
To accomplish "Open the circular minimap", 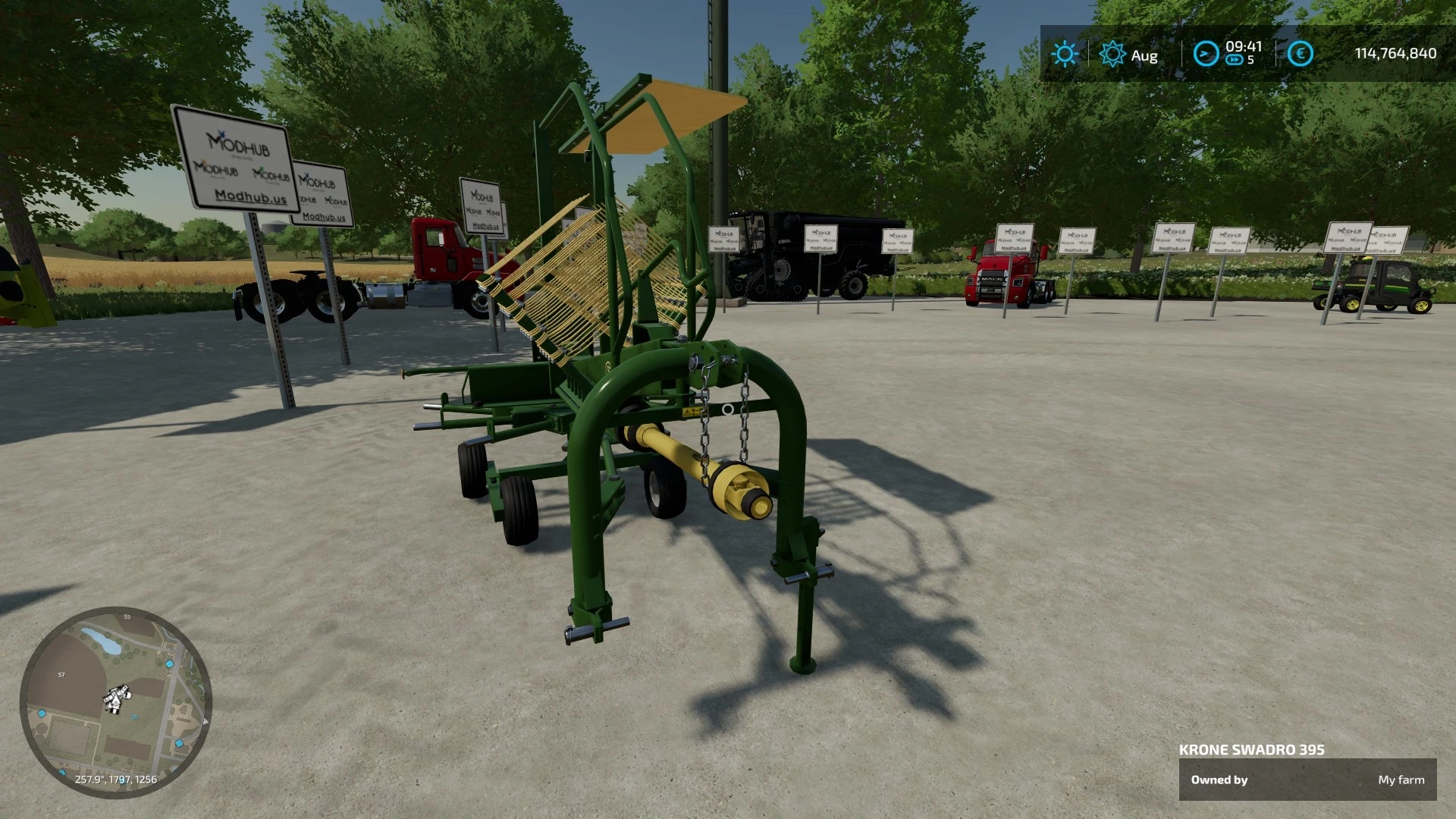I will (115, 702).
